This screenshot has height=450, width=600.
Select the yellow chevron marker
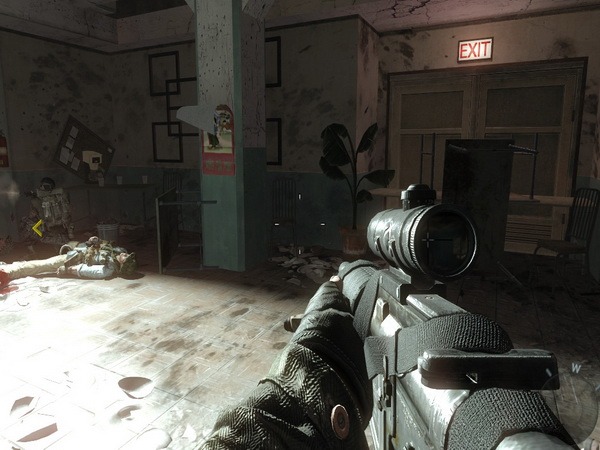click(37, 228)
